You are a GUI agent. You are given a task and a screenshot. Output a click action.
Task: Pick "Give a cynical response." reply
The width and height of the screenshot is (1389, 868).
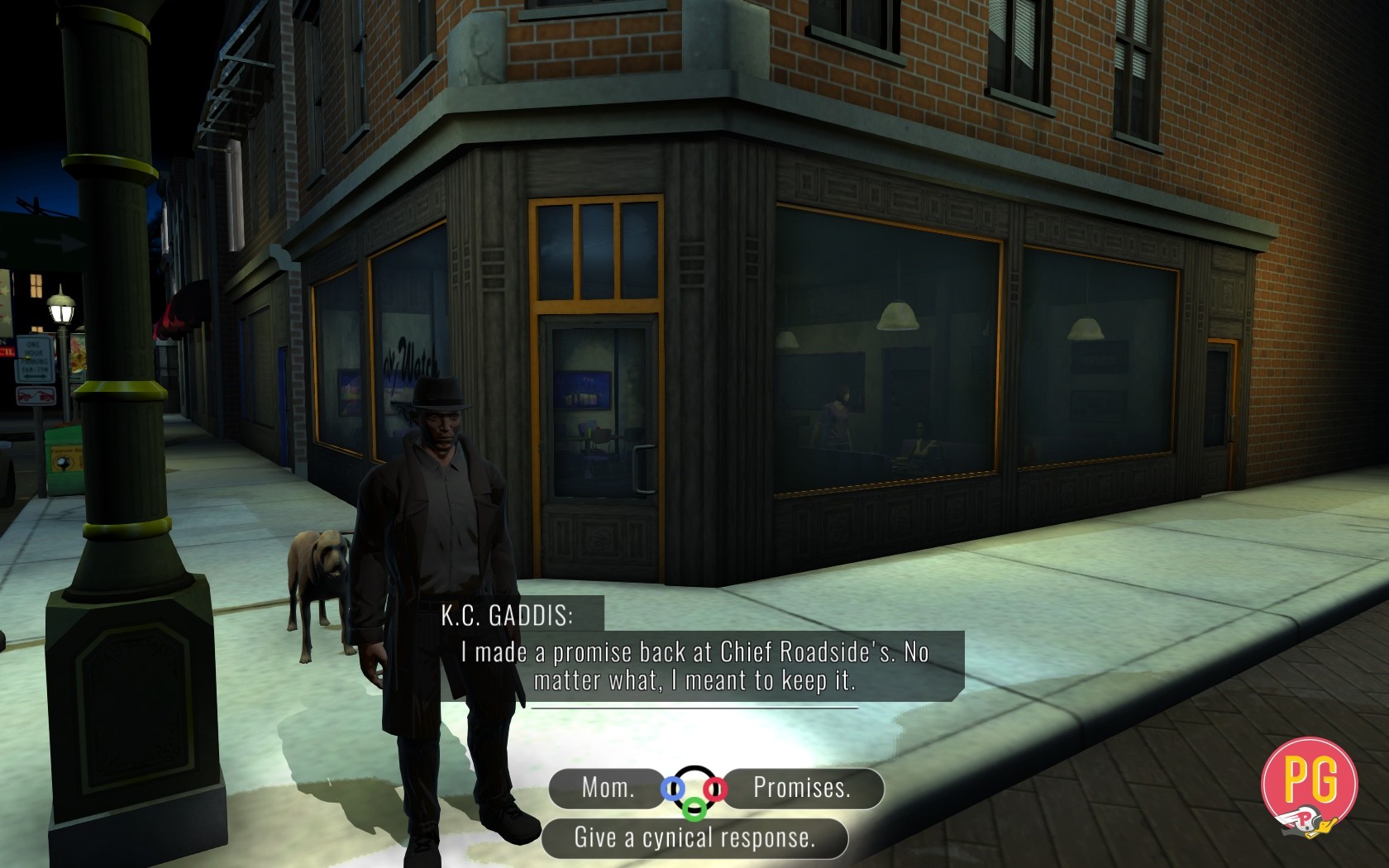pos(694,838)
